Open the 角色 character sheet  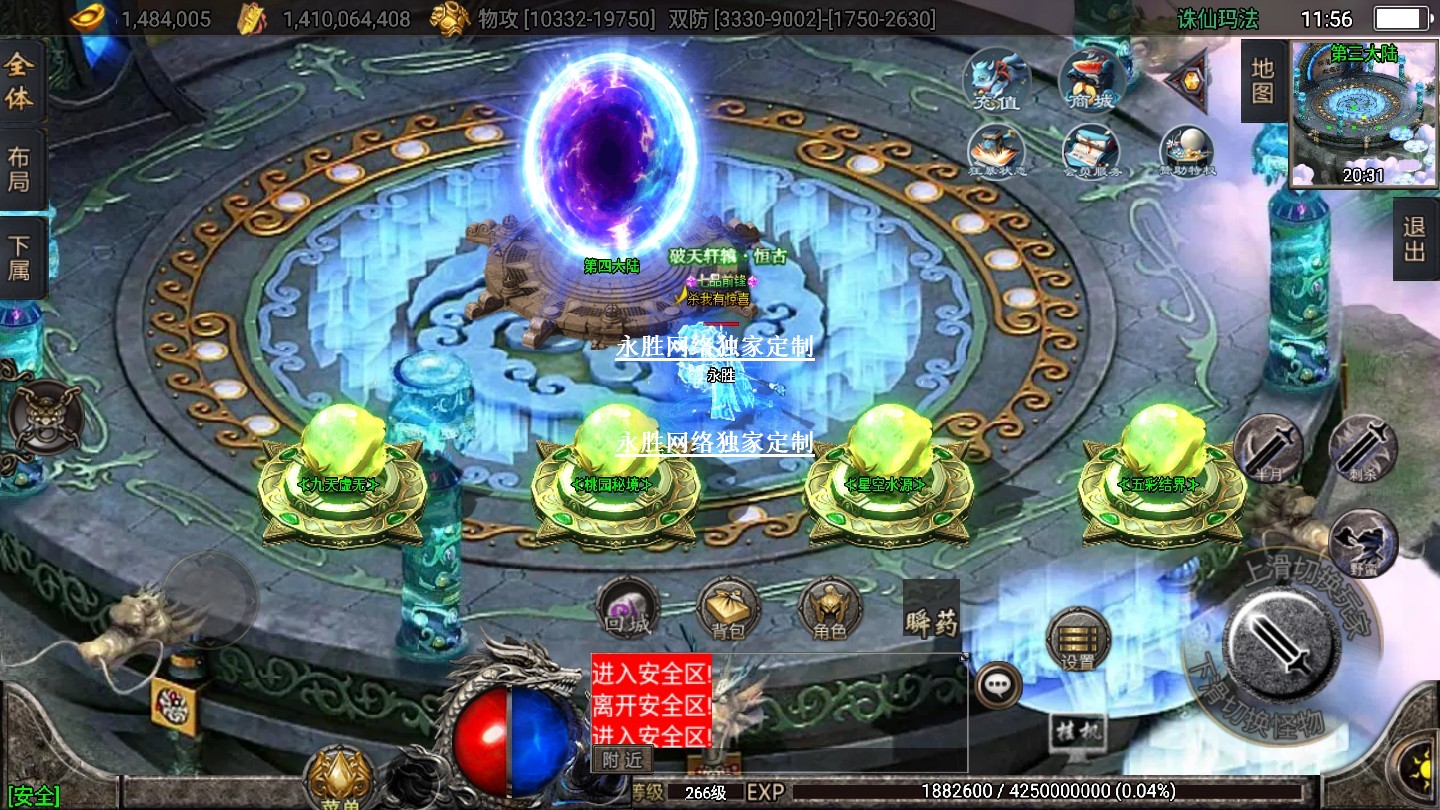pyautogui.click(x=830, y=609)
